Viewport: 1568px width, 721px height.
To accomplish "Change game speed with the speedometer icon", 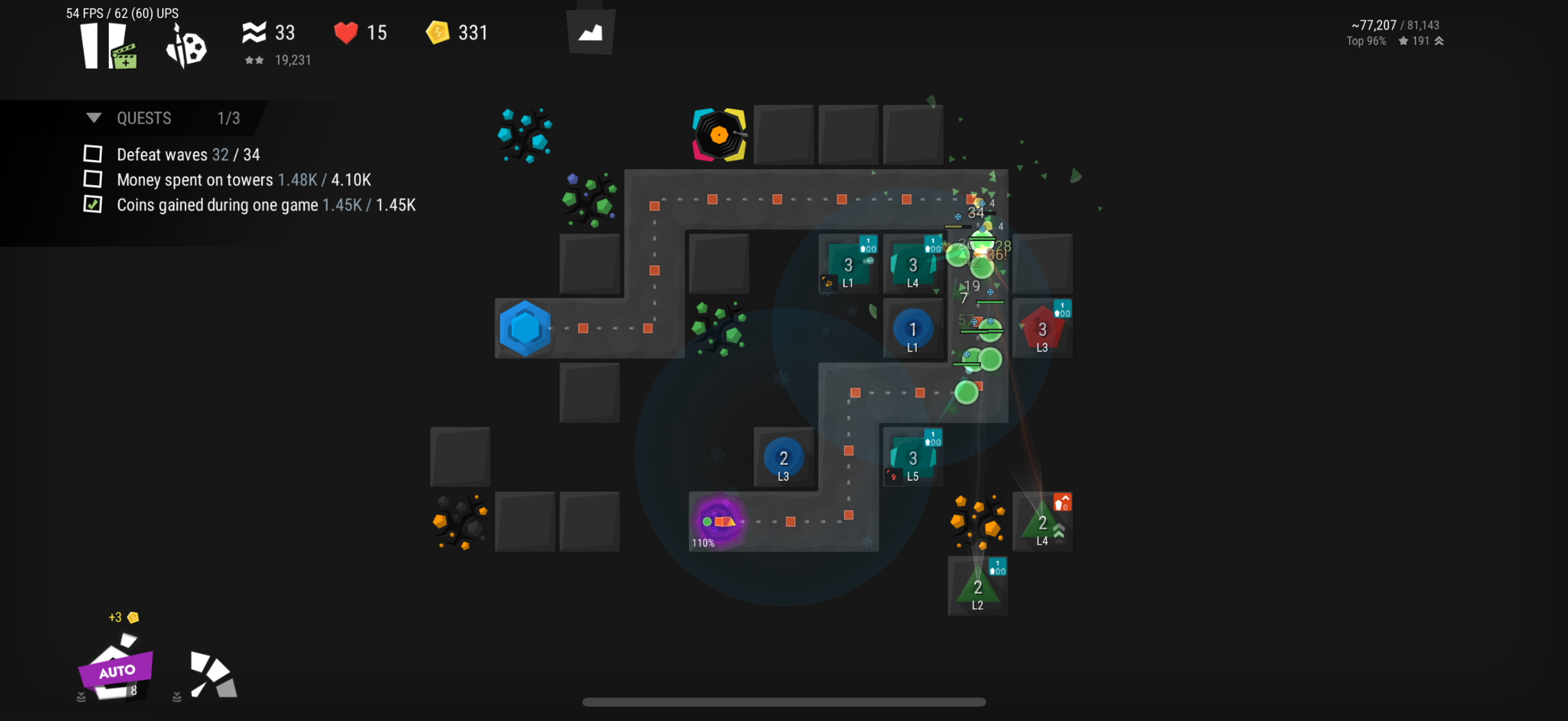I will pos(212,674).
